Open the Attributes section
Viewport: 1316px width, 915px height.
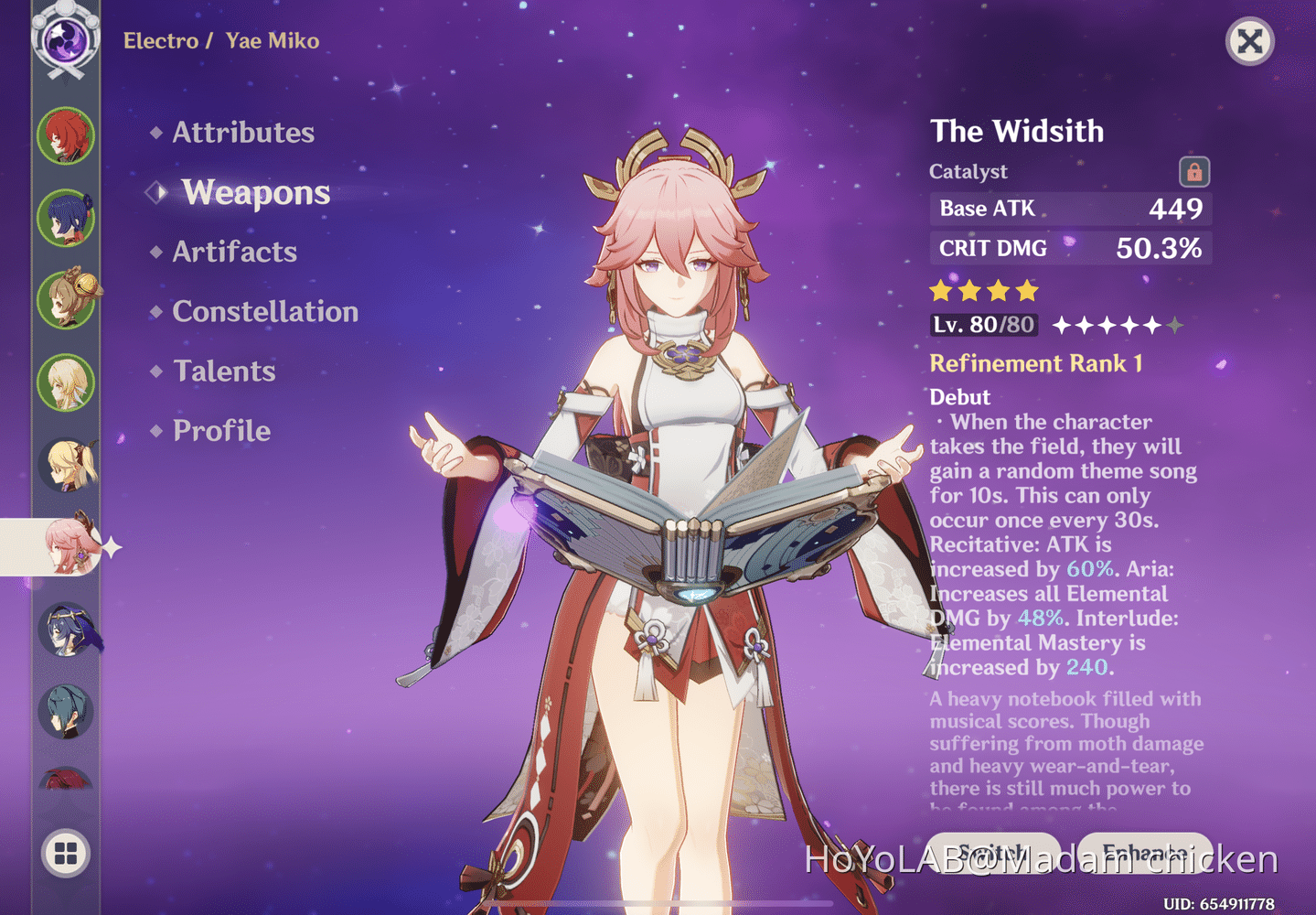242,133
